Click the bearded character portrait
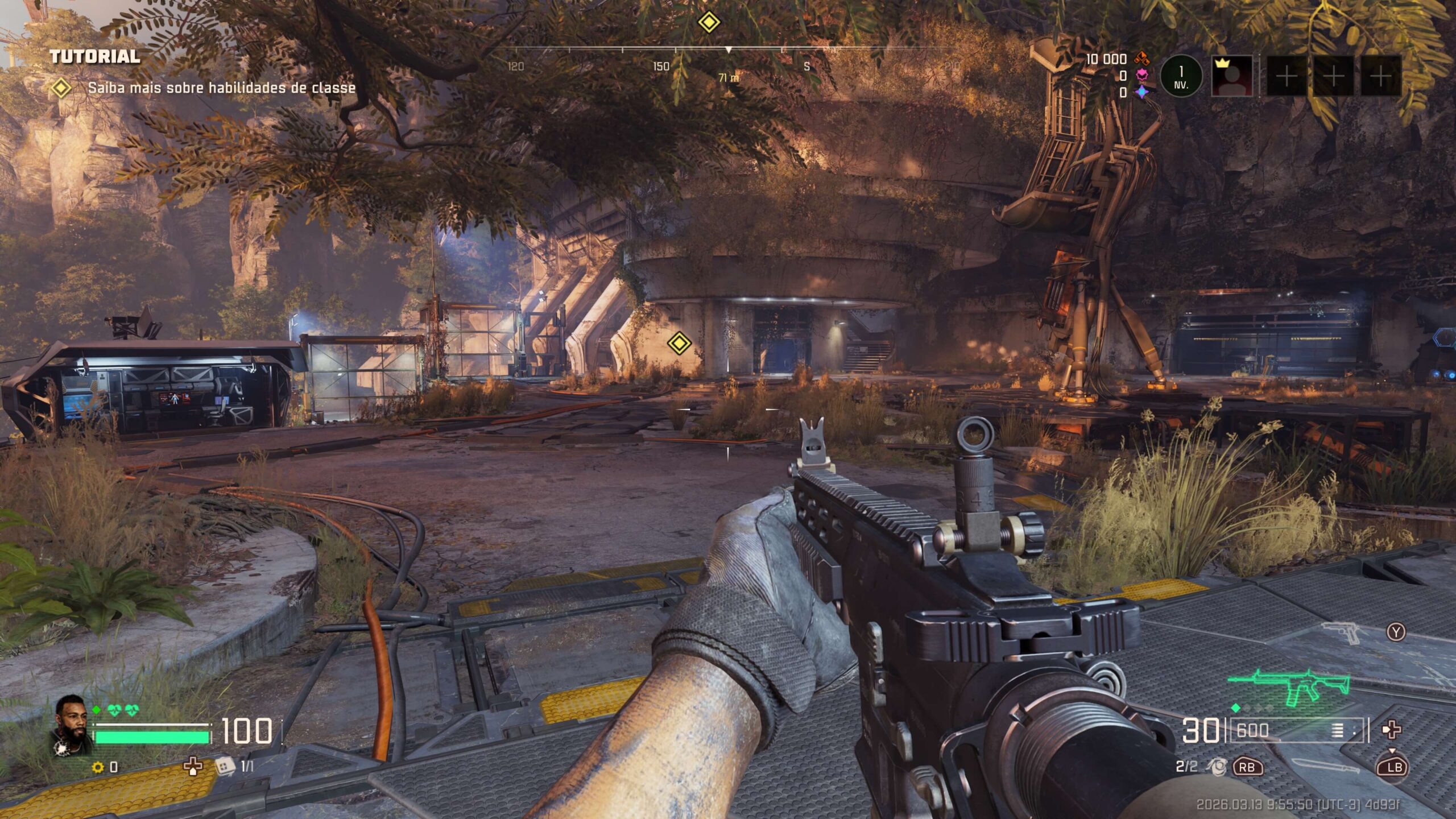Screen dimensions: 1456x819 tap(72, 722)
